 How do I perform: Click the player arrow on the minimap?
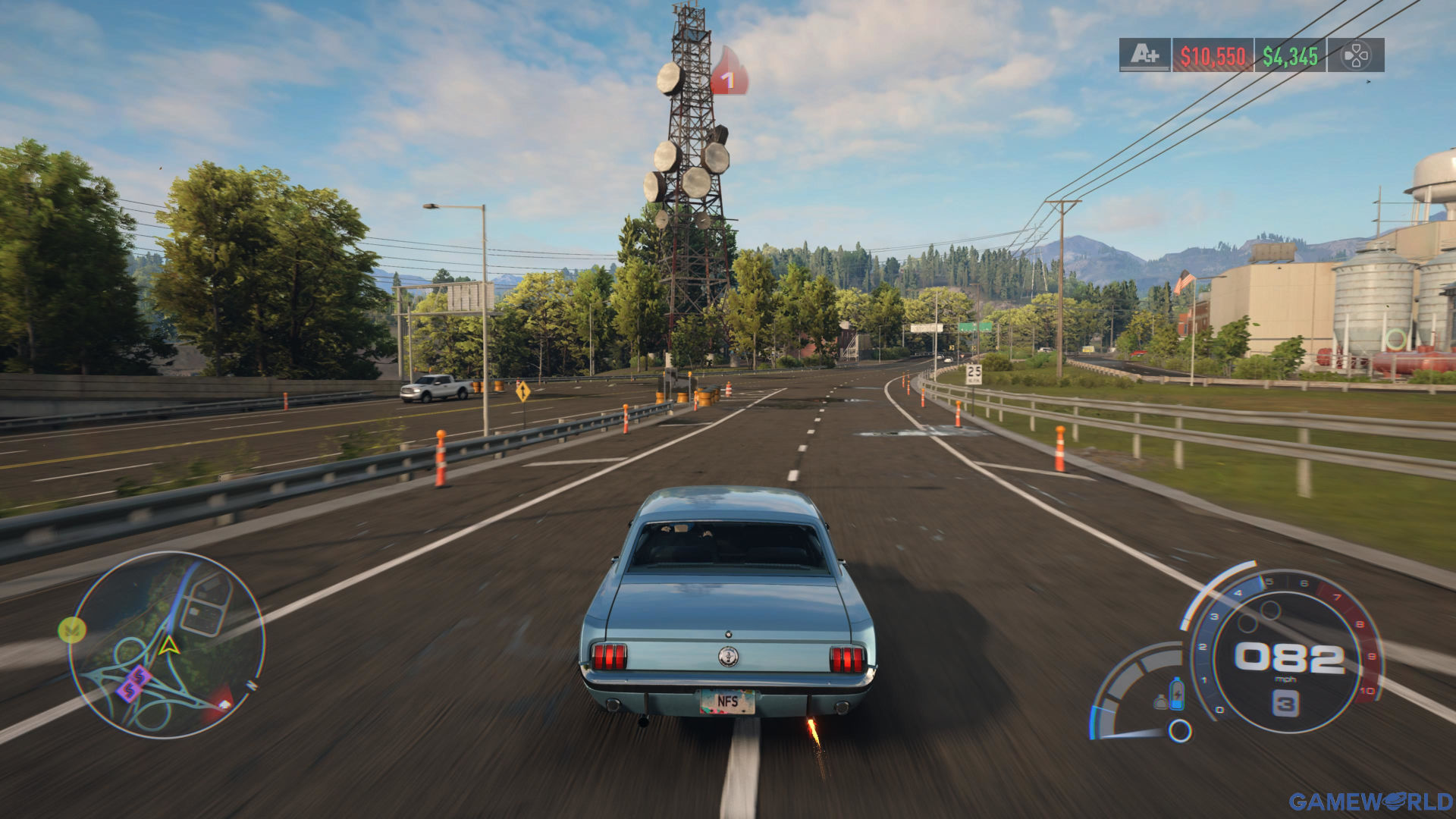point(169,645)
